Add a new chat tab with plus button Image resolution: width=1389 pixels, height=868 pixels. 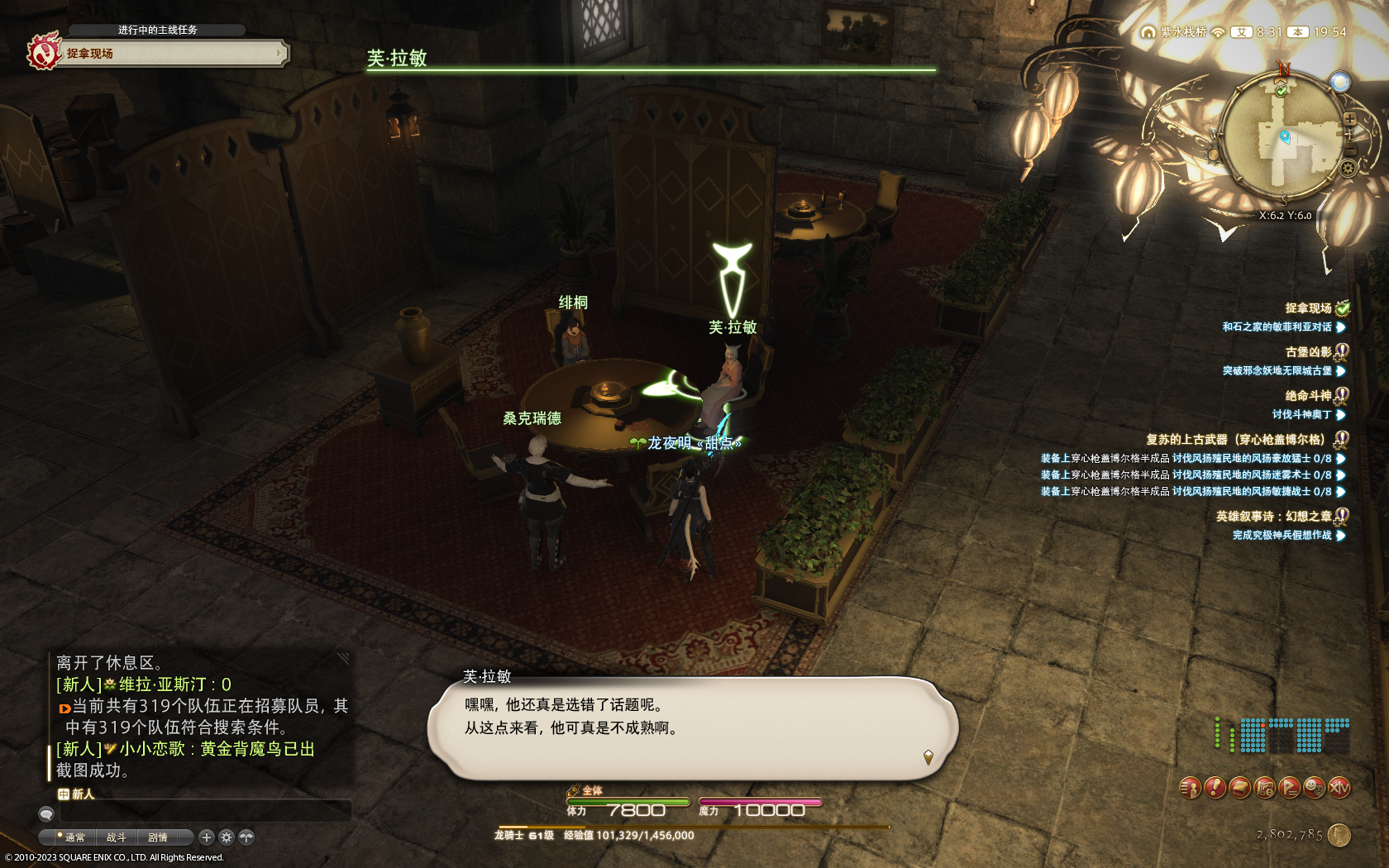(207, 837)
